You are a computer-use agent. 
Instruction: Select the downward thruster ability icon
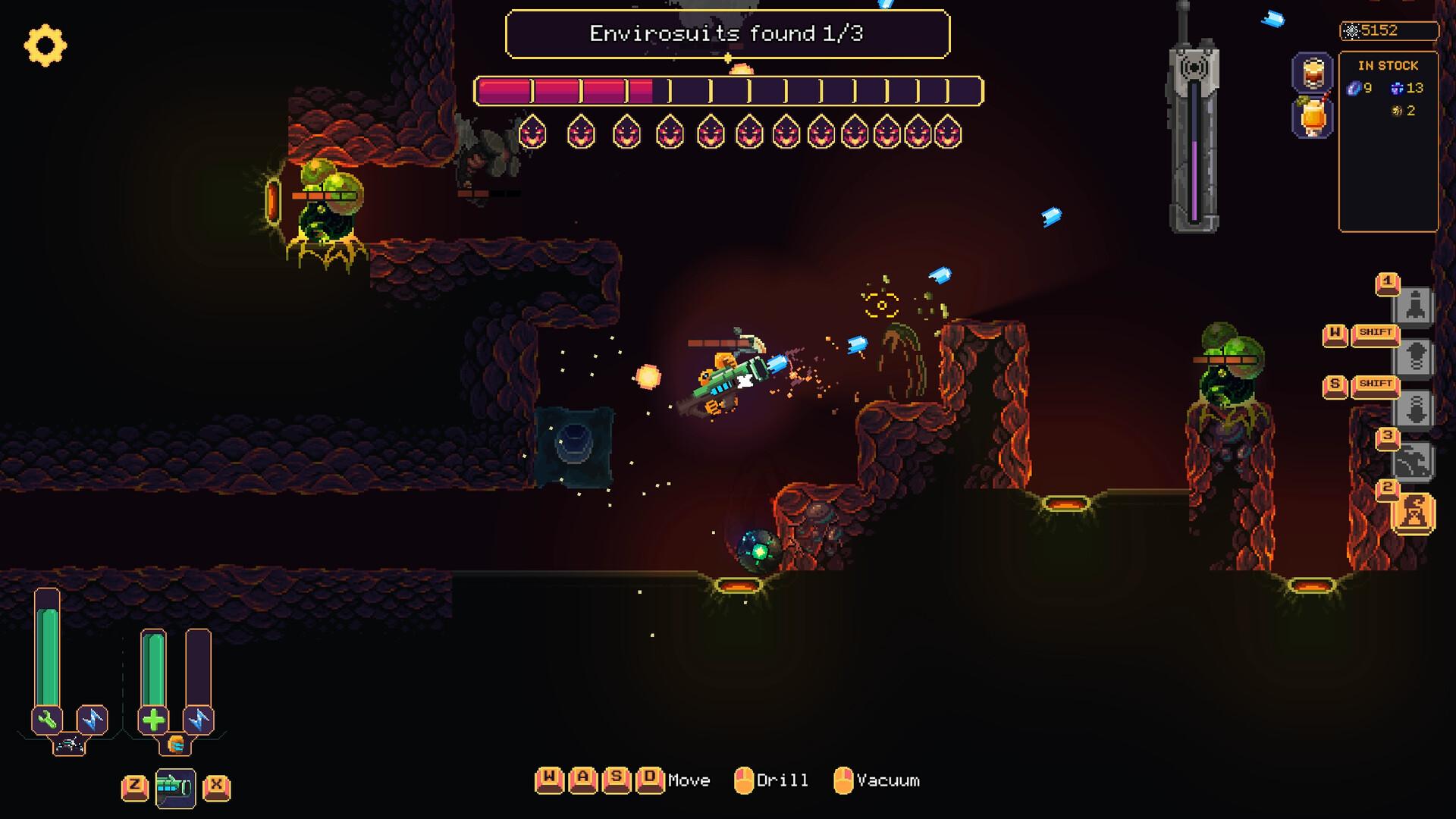[1415, 407]
